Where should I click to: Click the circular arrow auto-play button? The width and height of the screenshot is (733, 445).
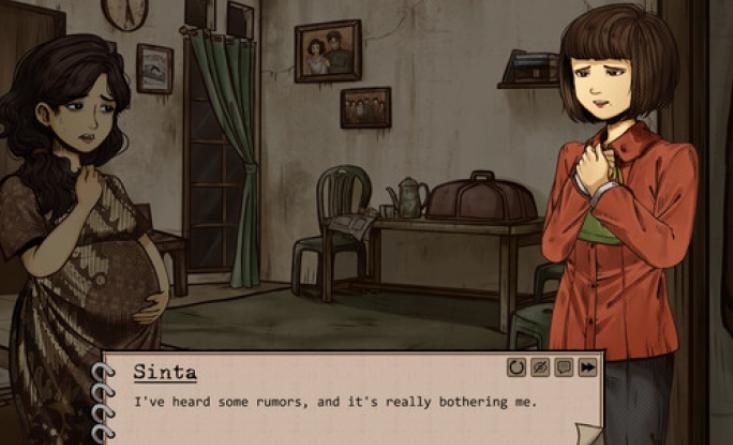[x=516, y=368]
